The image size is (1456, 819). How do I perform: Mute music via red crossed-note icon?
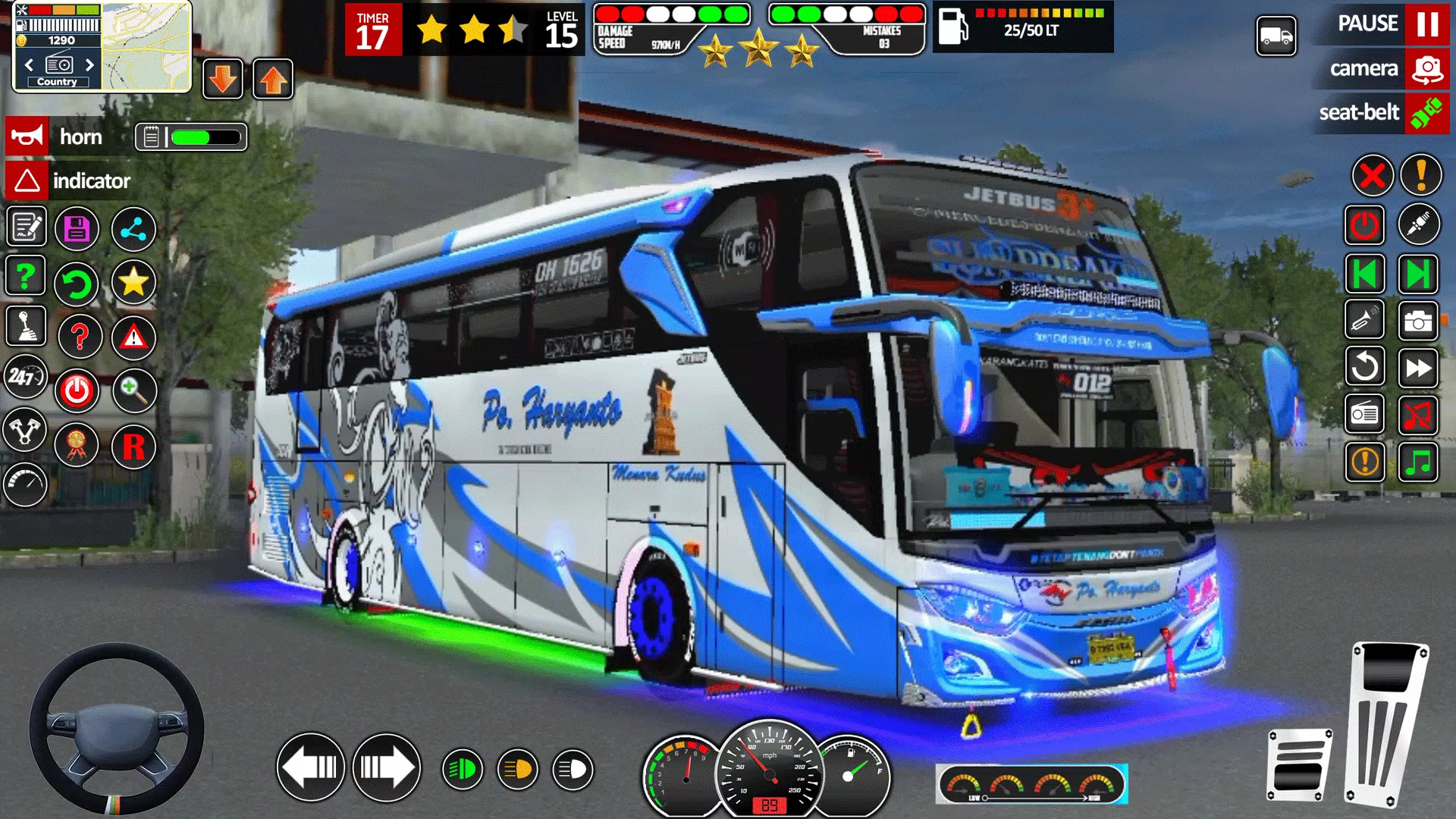[1420, 414]
